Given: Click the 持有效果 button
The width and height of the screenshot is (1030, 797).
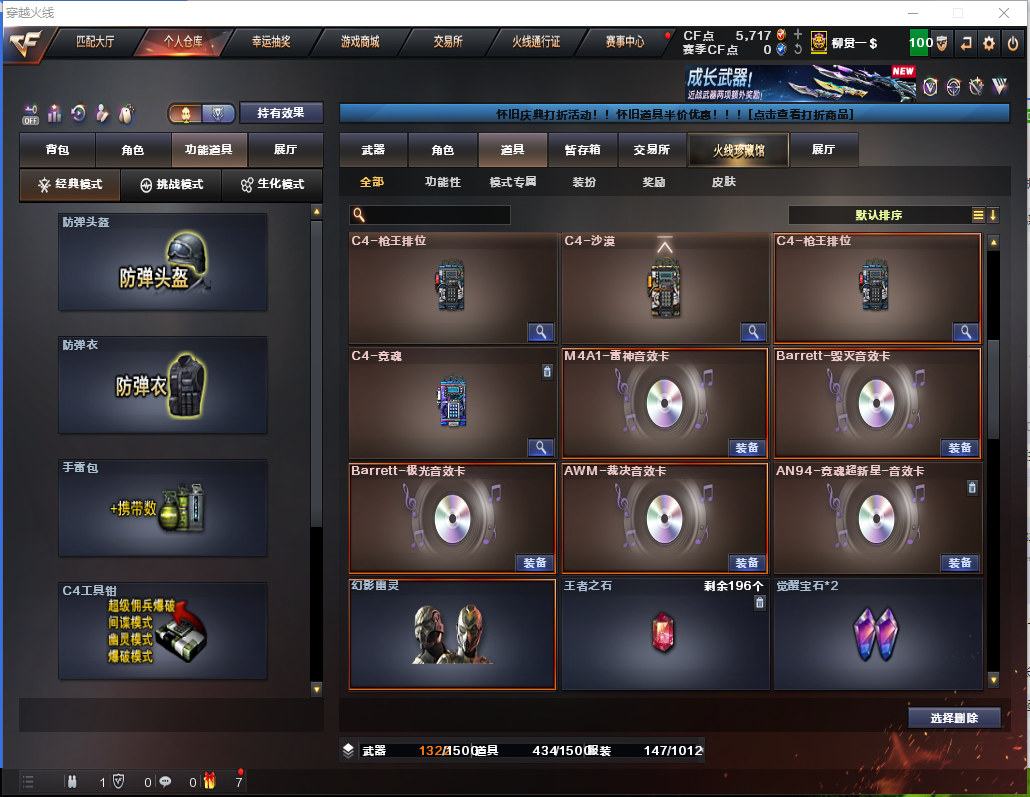Looking at the screenshot, I should [280, 113].
